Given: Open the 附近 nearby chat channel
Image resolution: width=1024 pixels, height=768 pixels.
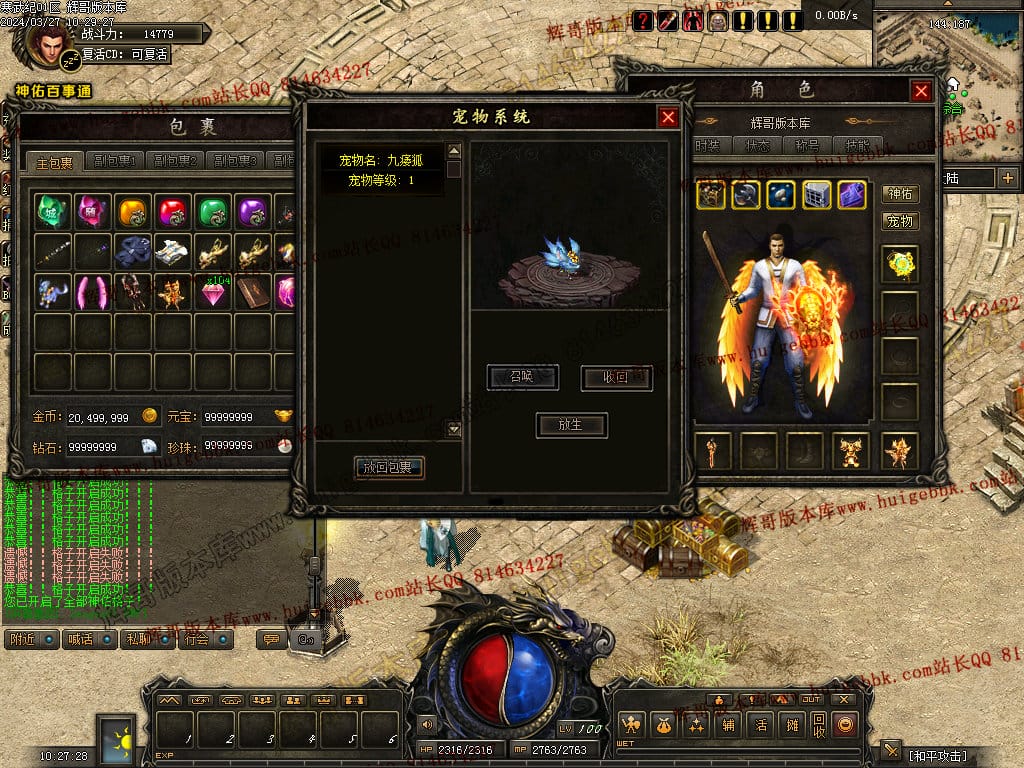Looking at the screenshot, I should coord(31,639).
